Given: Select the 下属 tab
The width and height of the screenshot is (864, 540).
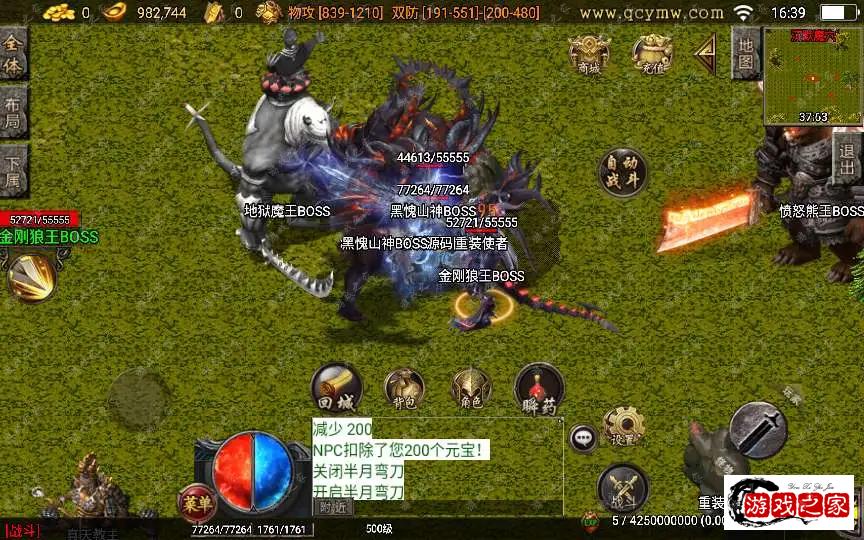Looking at the screenshot, I should tap(13, 173).
